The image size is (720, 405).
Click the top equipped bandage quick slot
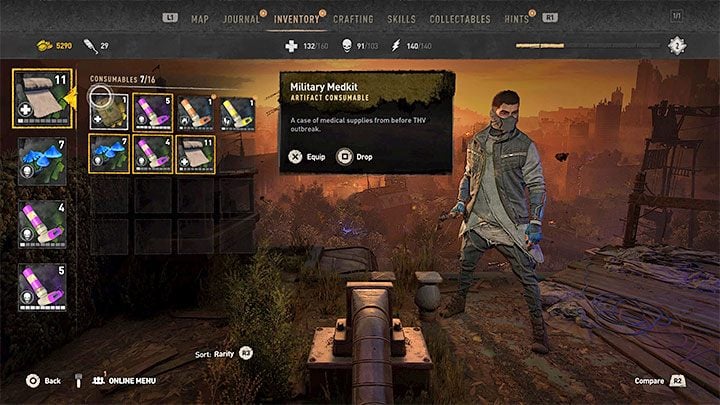click(41, 98)
